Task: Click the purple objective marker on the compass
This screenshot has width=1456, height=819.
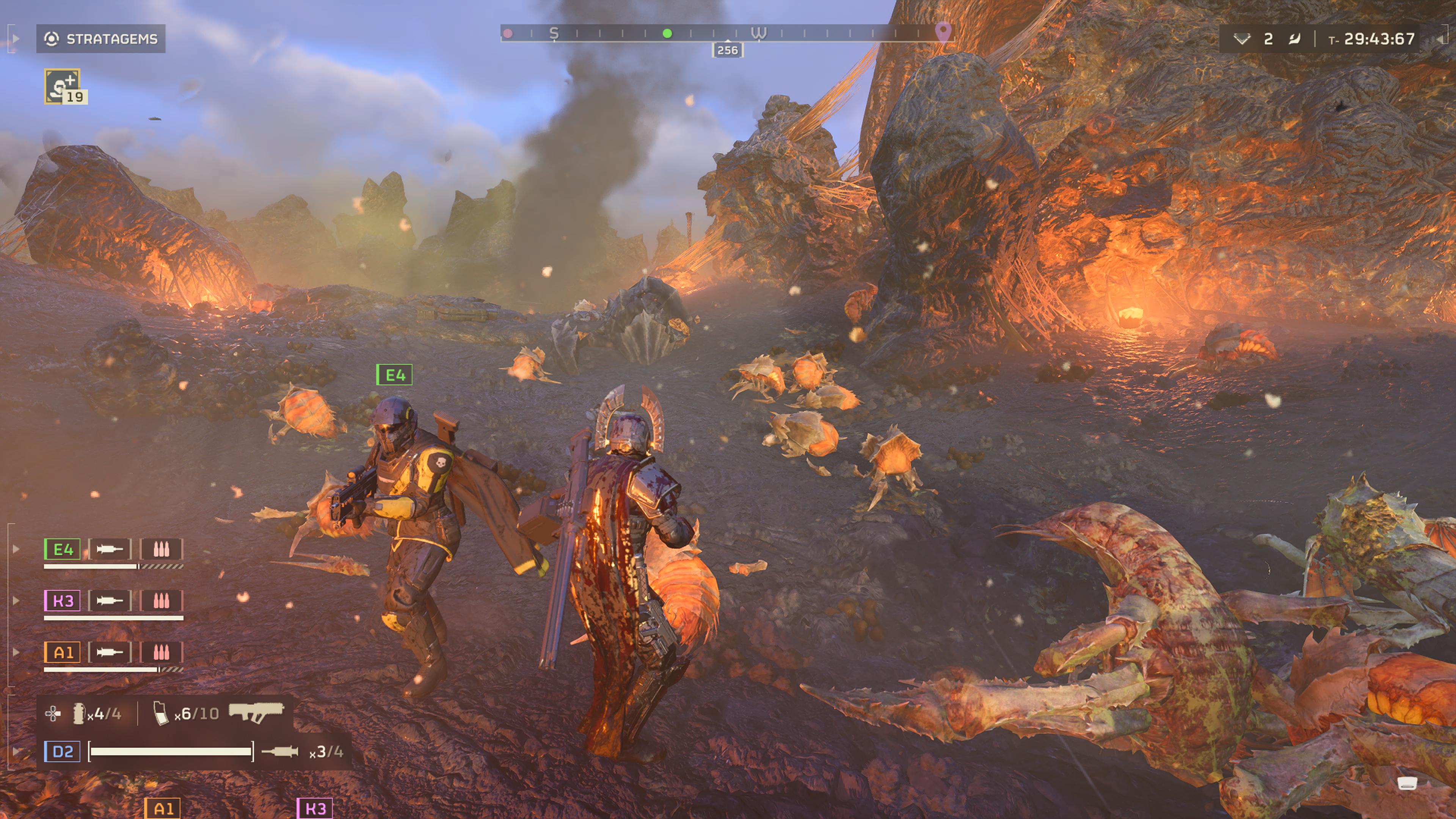Action: coord(942,31)
